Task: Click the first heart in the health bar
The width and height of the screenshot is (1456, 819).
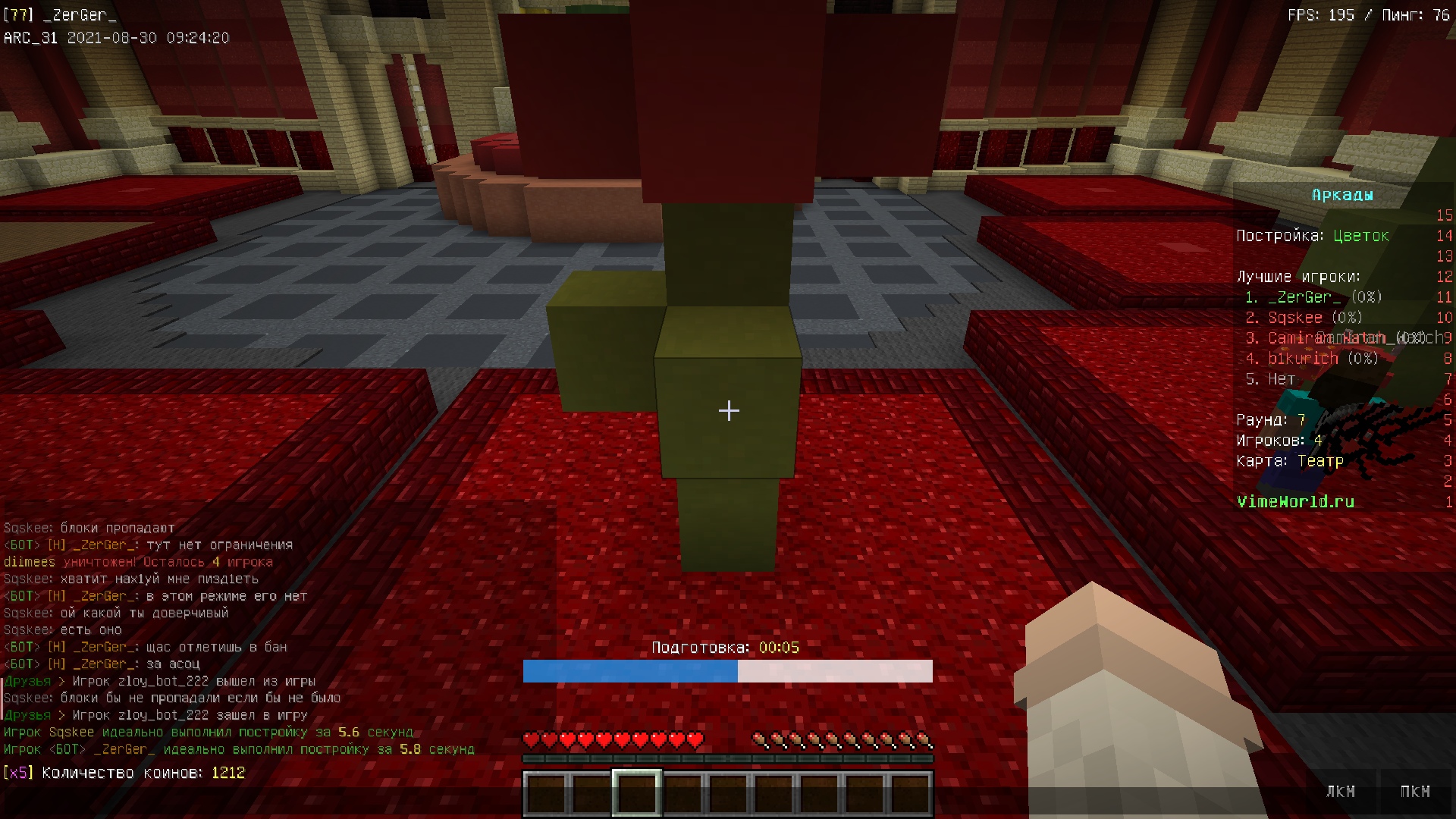Action: click(530, 738)
